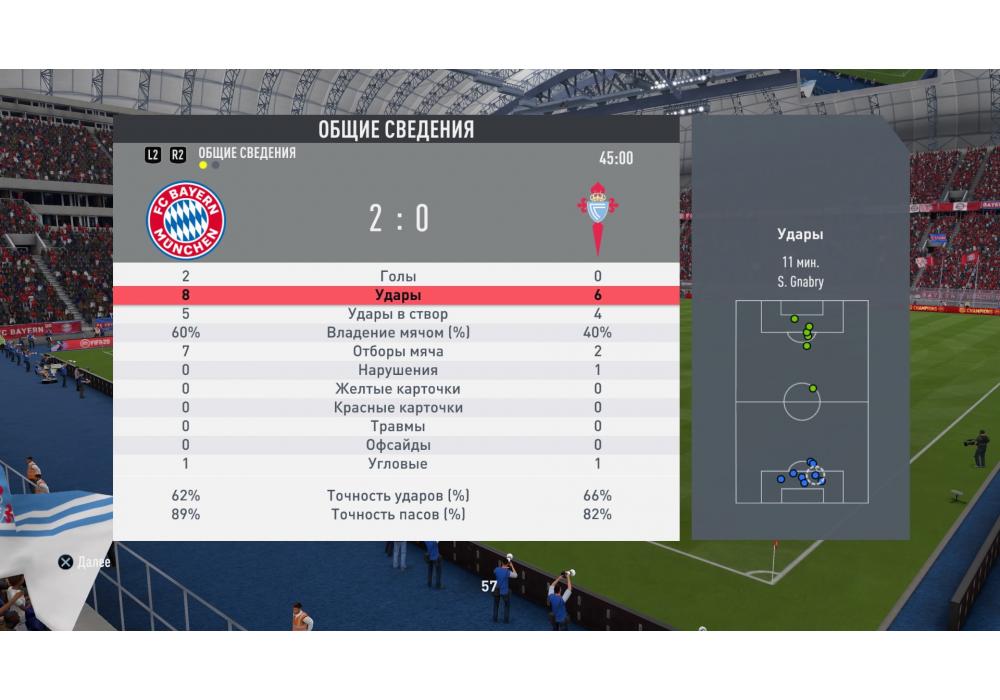Switch to the Общие сведения tab label
The image size is (1000, 700).
point(247,153)
